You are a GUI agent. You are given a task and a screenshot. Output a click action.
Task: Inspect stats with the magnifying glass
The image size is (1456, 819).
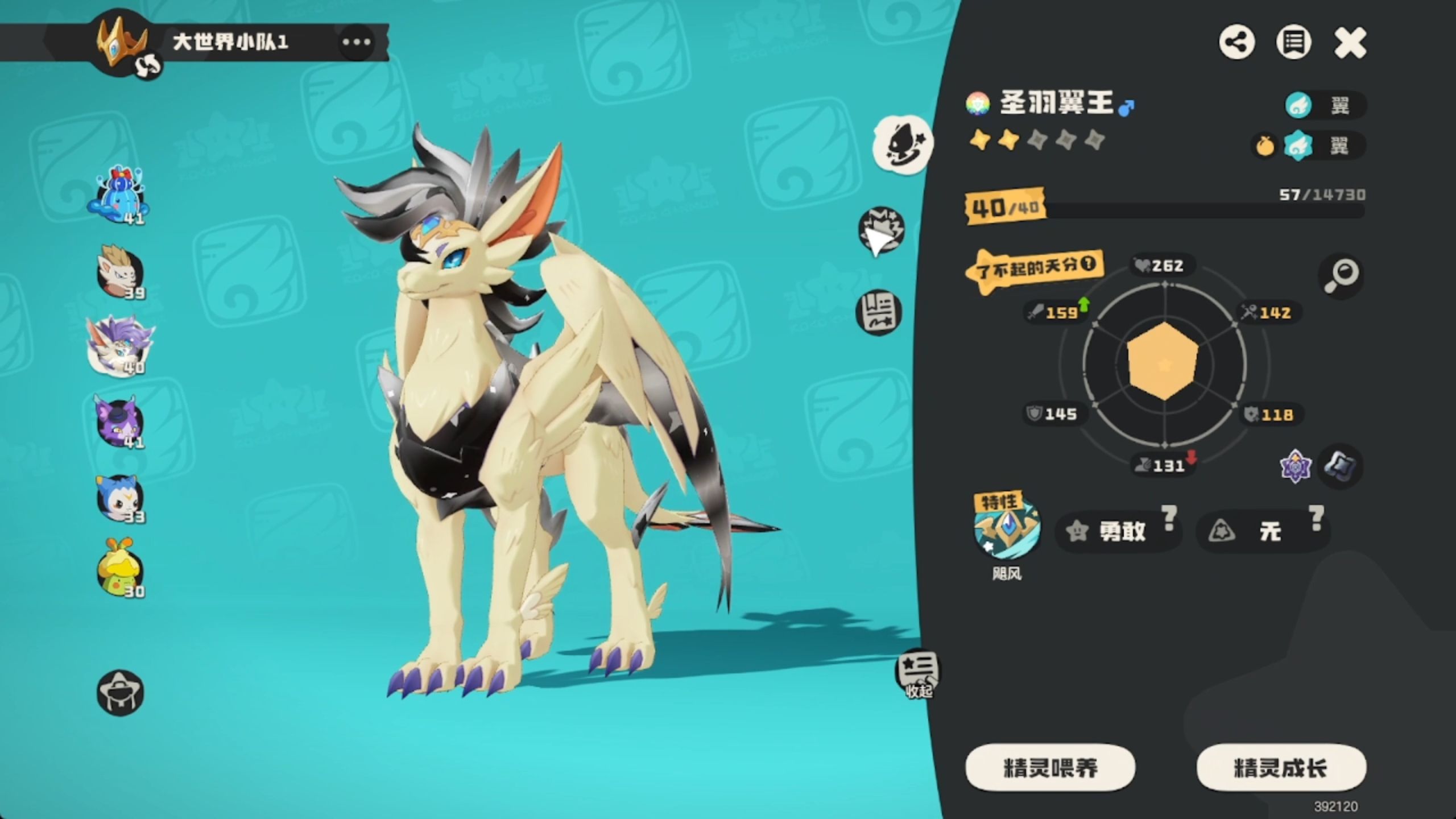click(x=1341, y=276)
